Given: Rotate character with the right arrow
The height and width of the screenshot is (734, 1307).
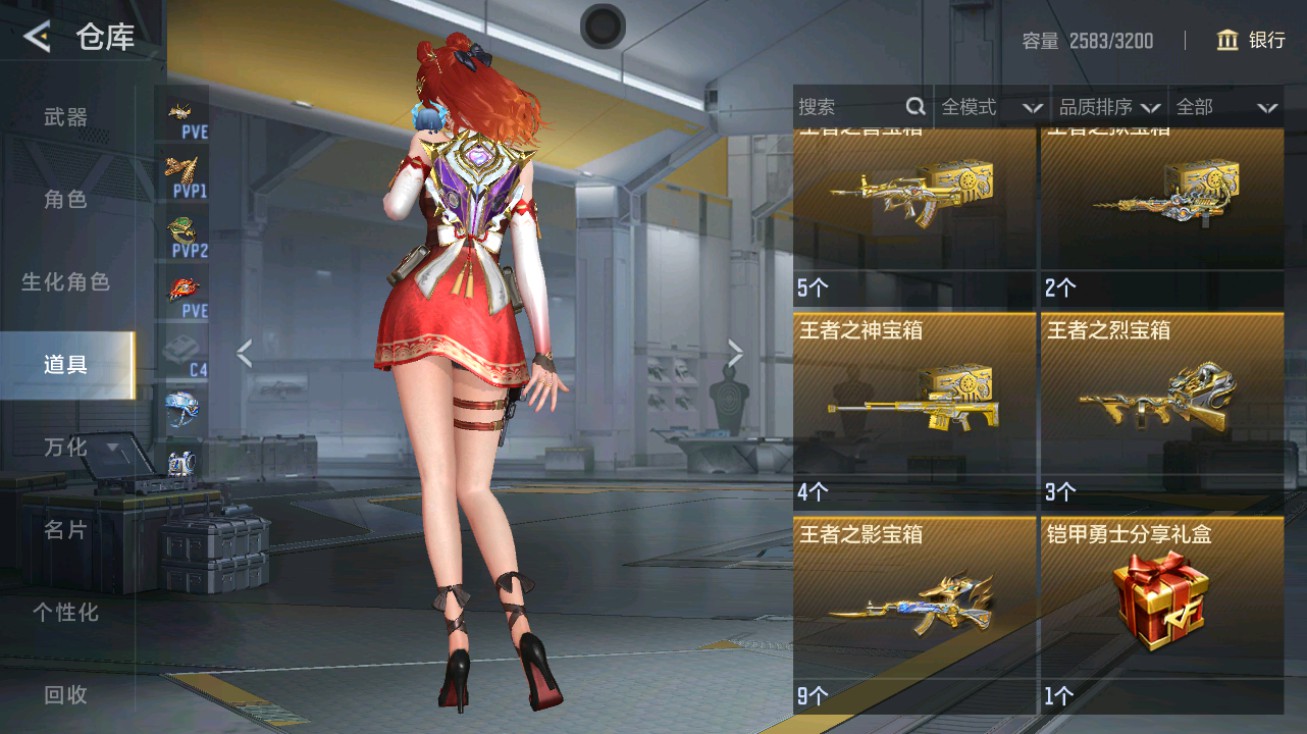Looking at the screenshot, I should tap(737, 352).
